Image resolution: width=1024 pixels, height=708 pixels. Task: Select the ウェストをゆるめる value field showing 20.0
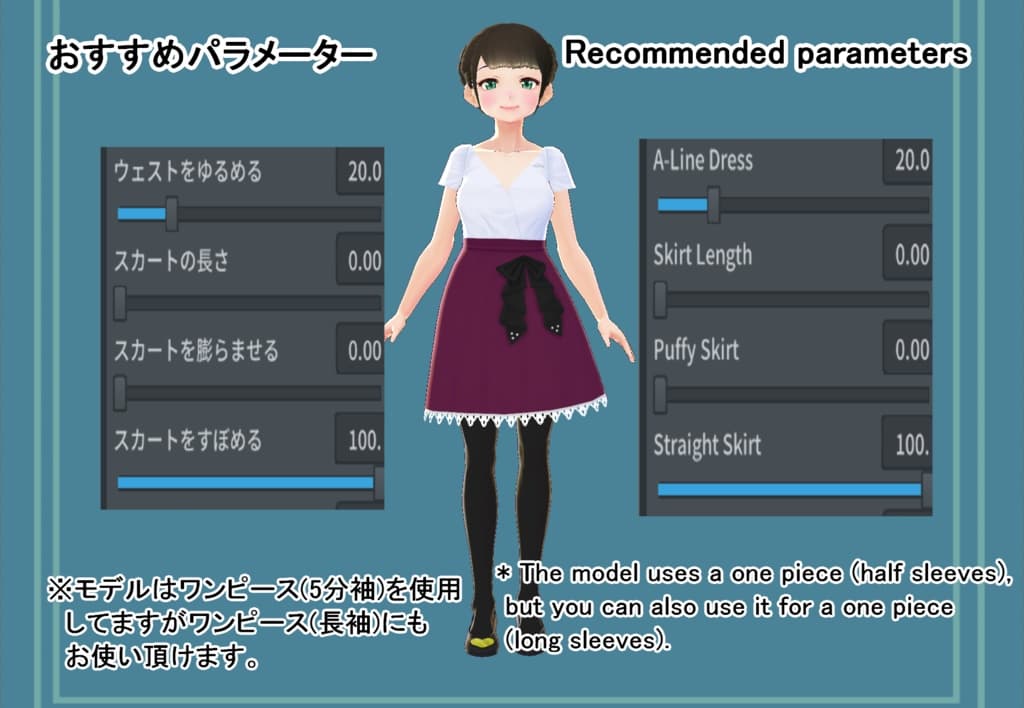(362, 172)
